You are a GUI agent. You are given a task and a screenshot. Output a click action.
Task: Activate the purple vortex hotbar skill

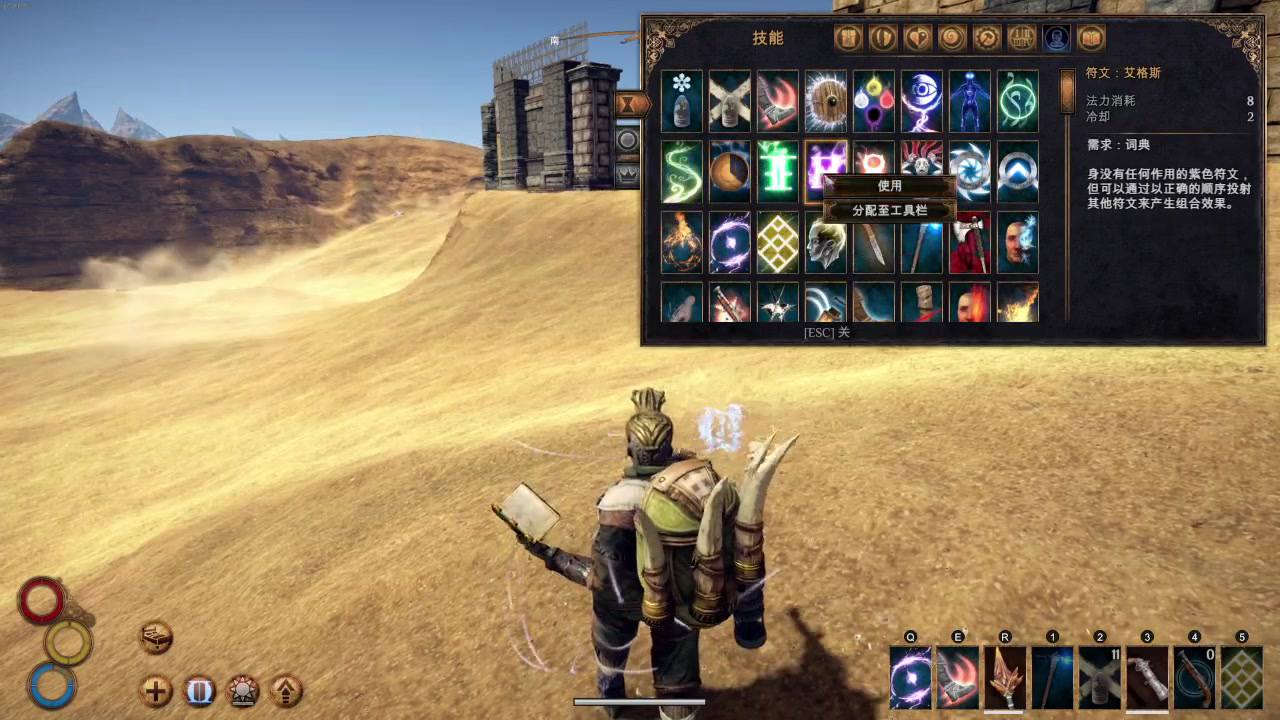pyautogui.click(x=910, y=677)
